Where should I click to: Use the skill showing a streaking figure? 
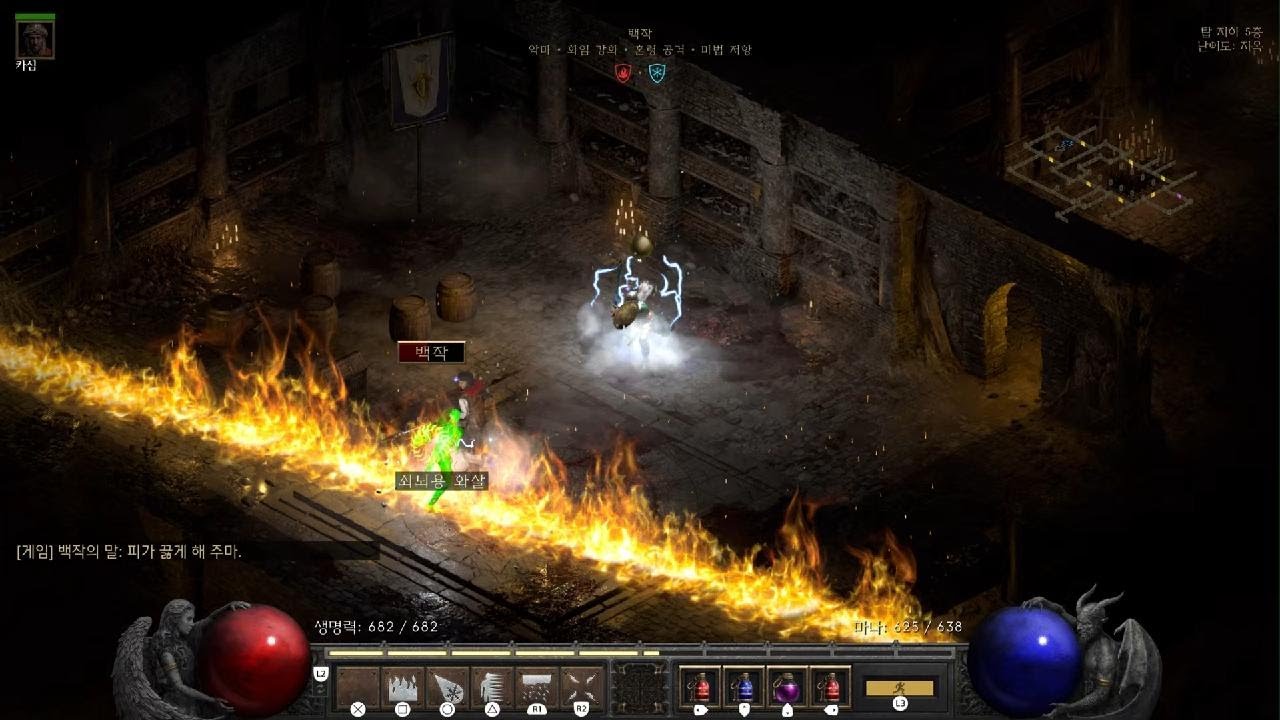[x=492, y=687]
